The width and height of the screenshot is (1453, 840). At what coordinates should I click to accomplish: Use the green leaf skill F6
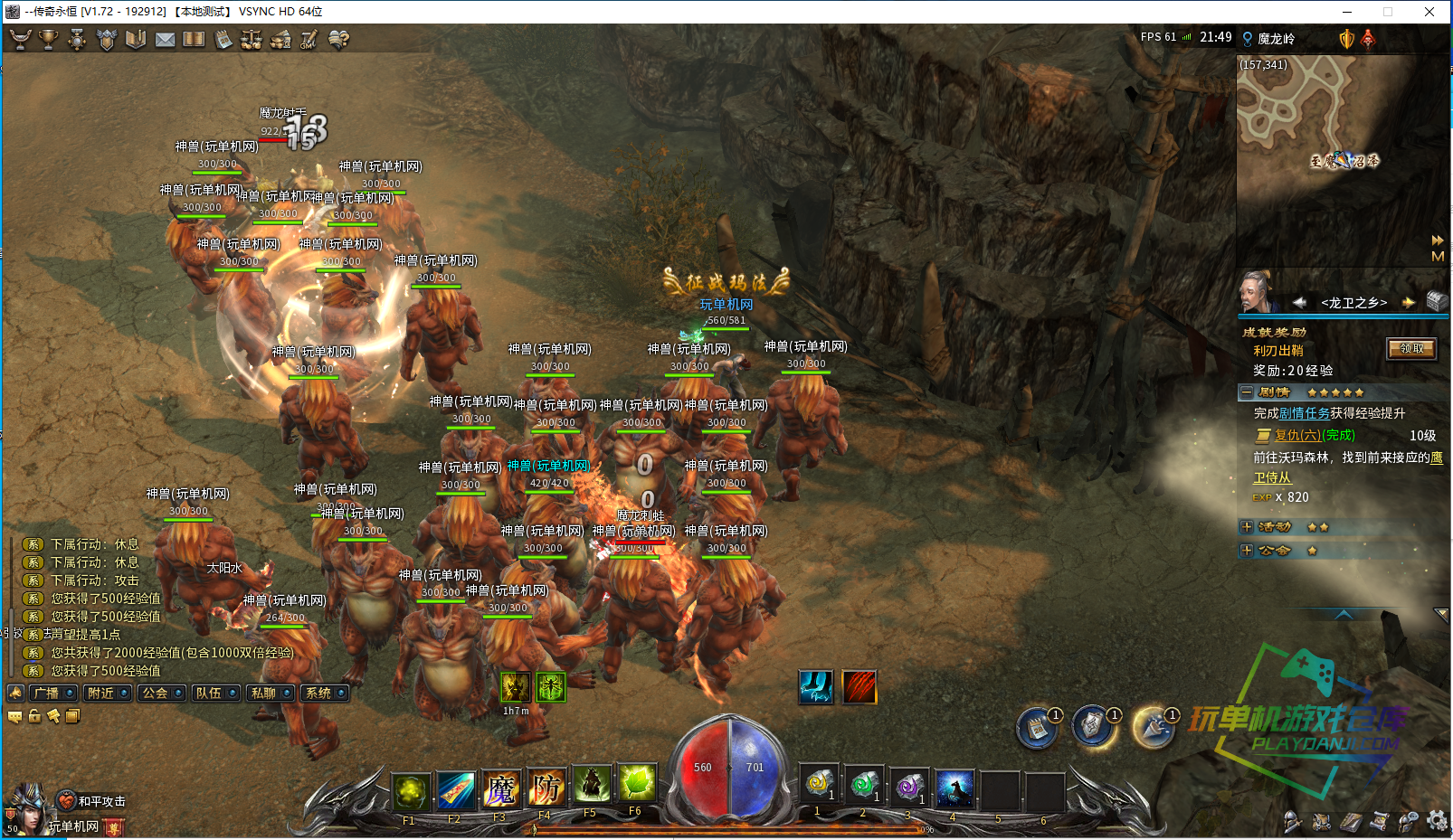[636, 783]
